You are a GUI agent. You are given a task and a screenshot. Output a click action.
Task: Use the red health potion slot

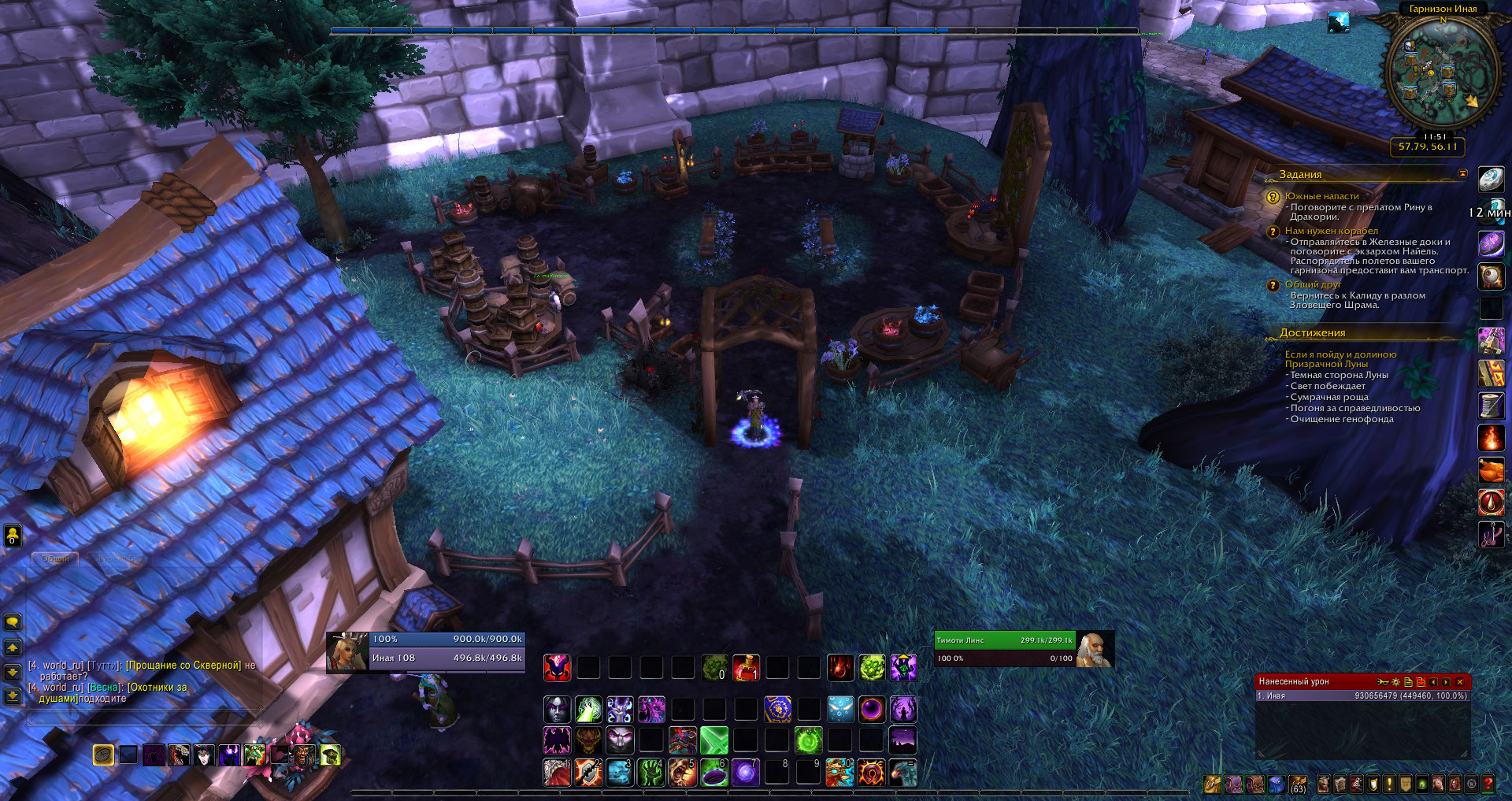(x=745, y=668)
